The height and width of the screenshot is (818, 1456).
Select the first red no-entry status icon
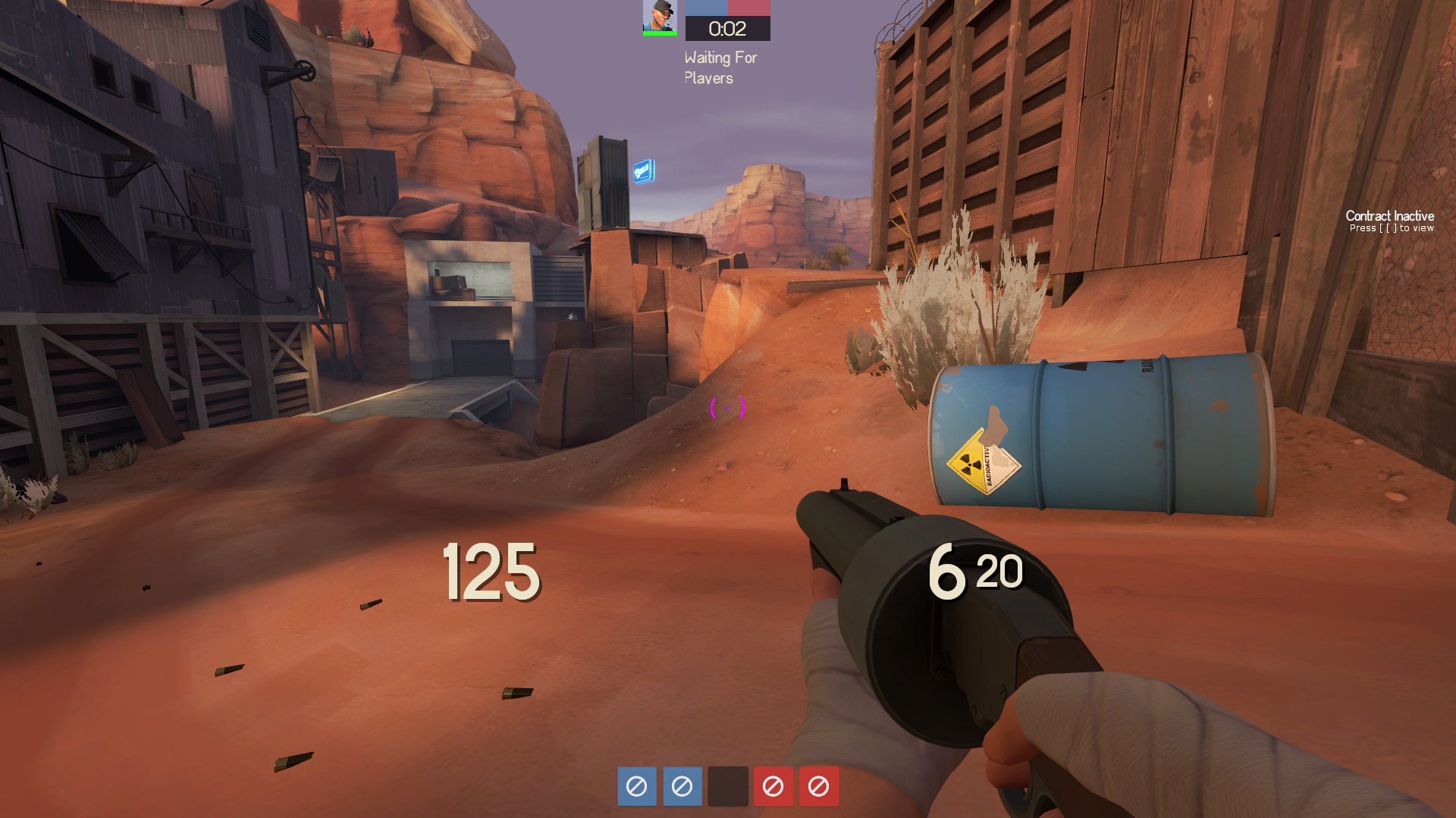pos(773,787)
